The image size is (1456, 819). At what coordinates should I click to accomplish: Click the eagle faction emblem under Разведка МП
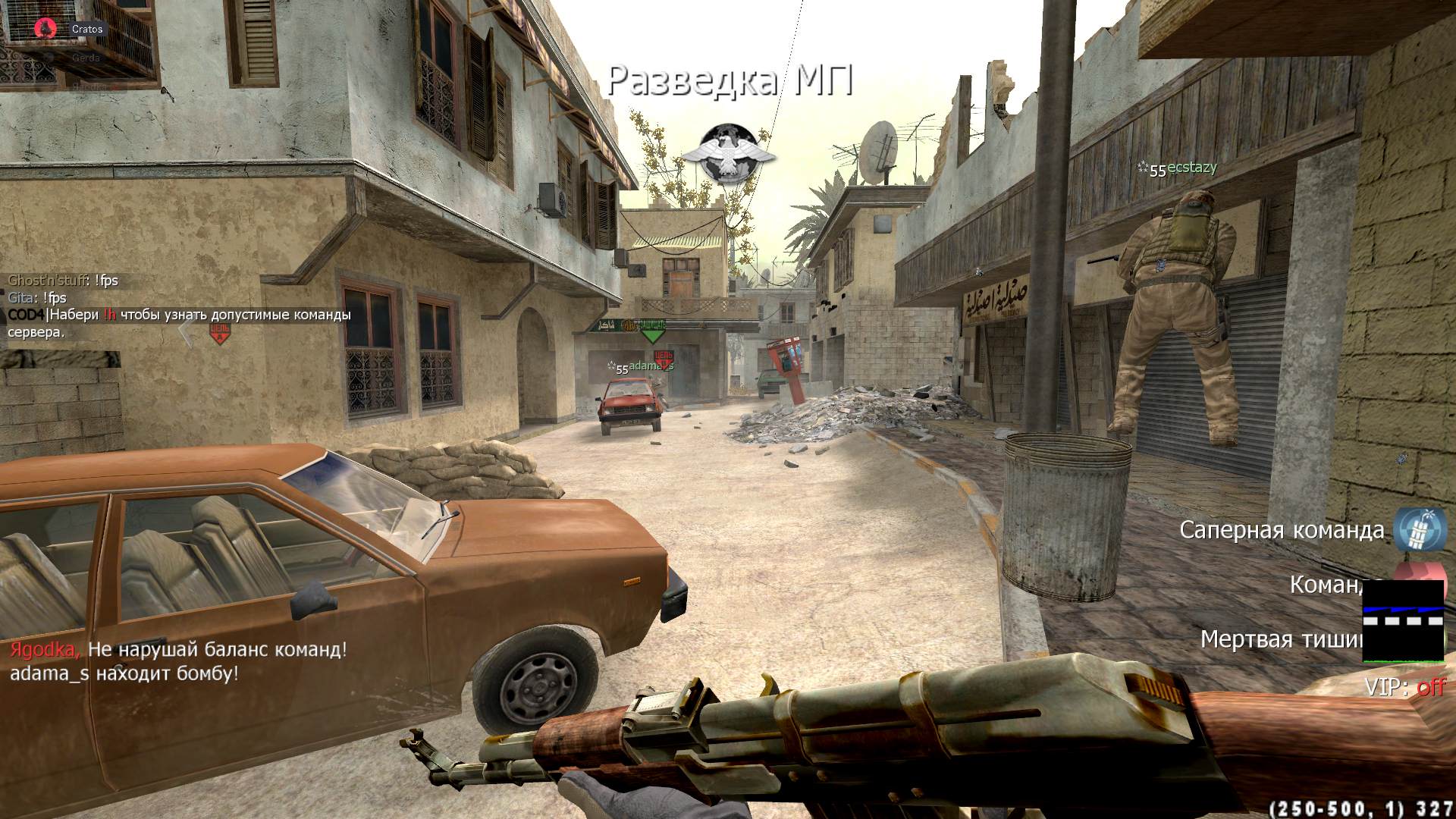click(x=728, y=153)
